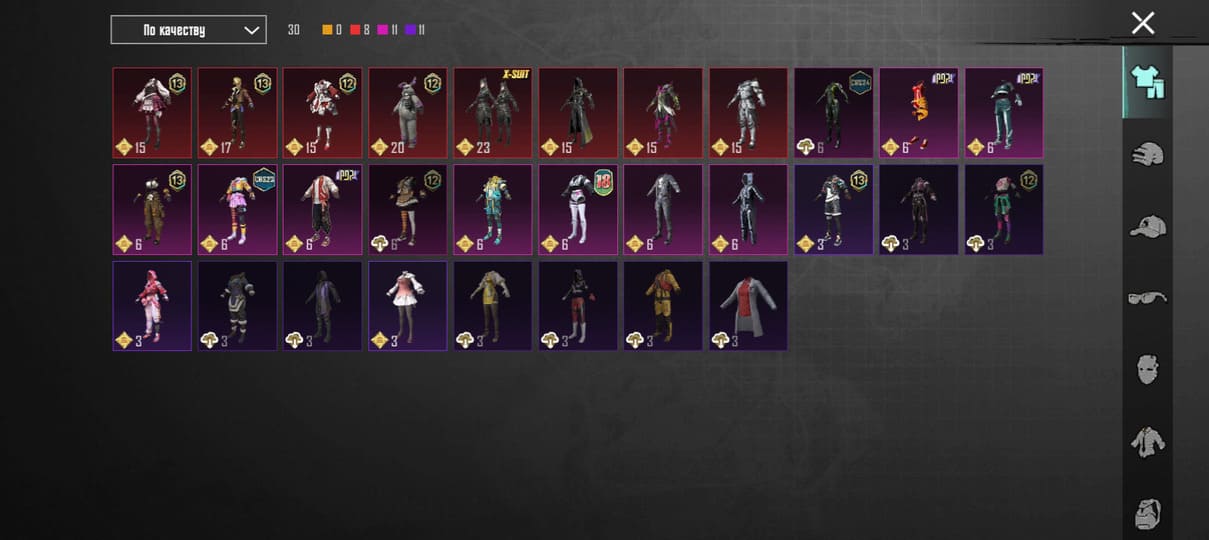Open the backpacks category tab

pyautogui.click(x=1146, y=513)
